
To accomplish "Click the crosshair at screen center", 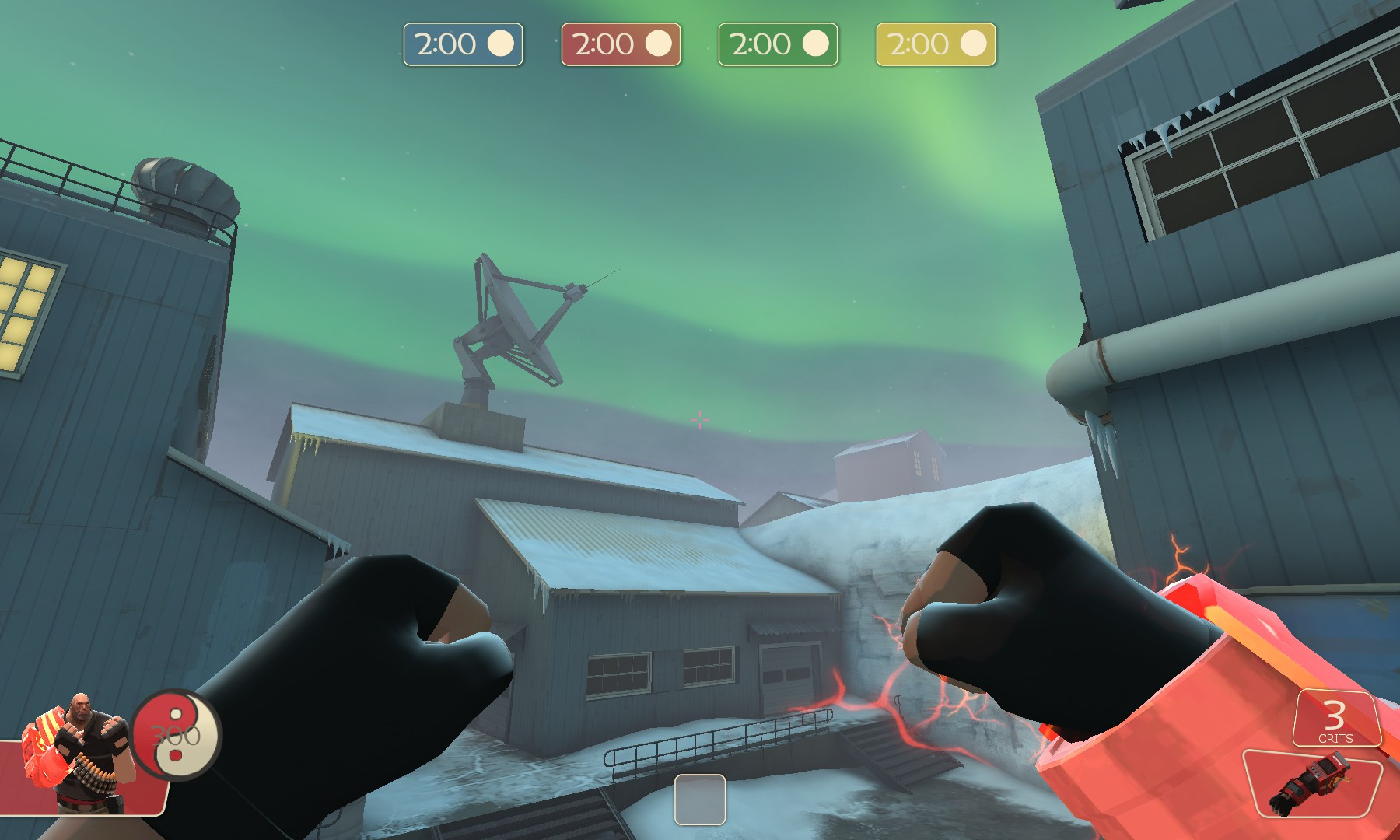I will pyautogui.click(x=700, y=420).
